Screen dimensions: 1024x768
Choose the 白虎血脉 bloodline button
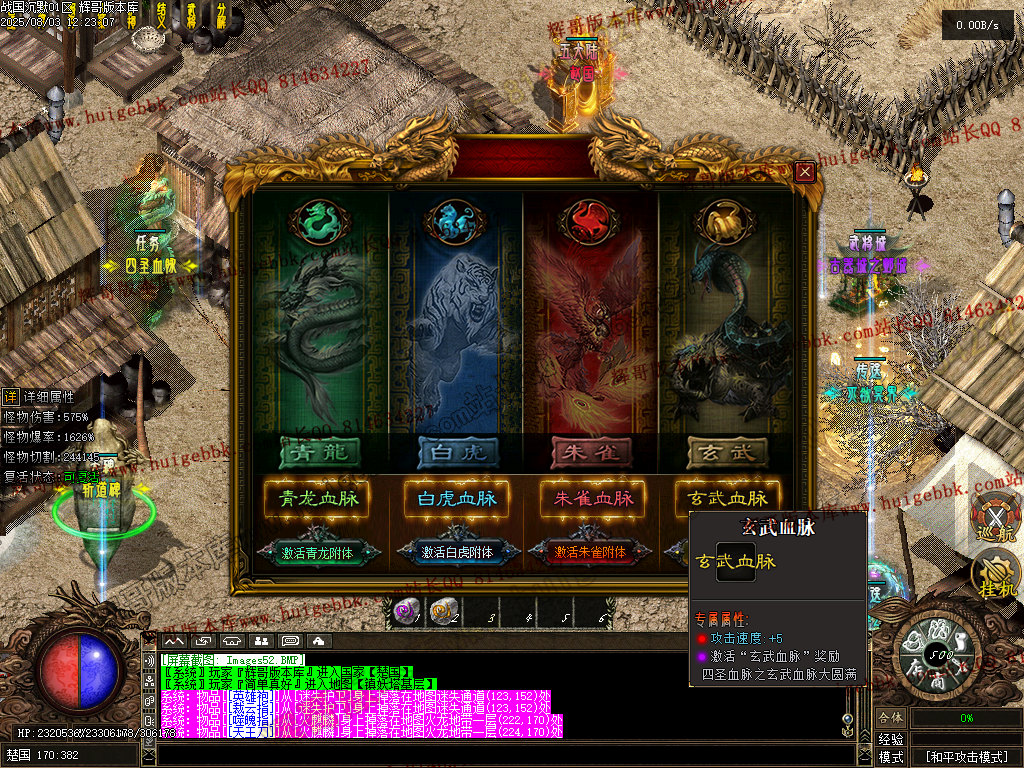tap(449, 498)
